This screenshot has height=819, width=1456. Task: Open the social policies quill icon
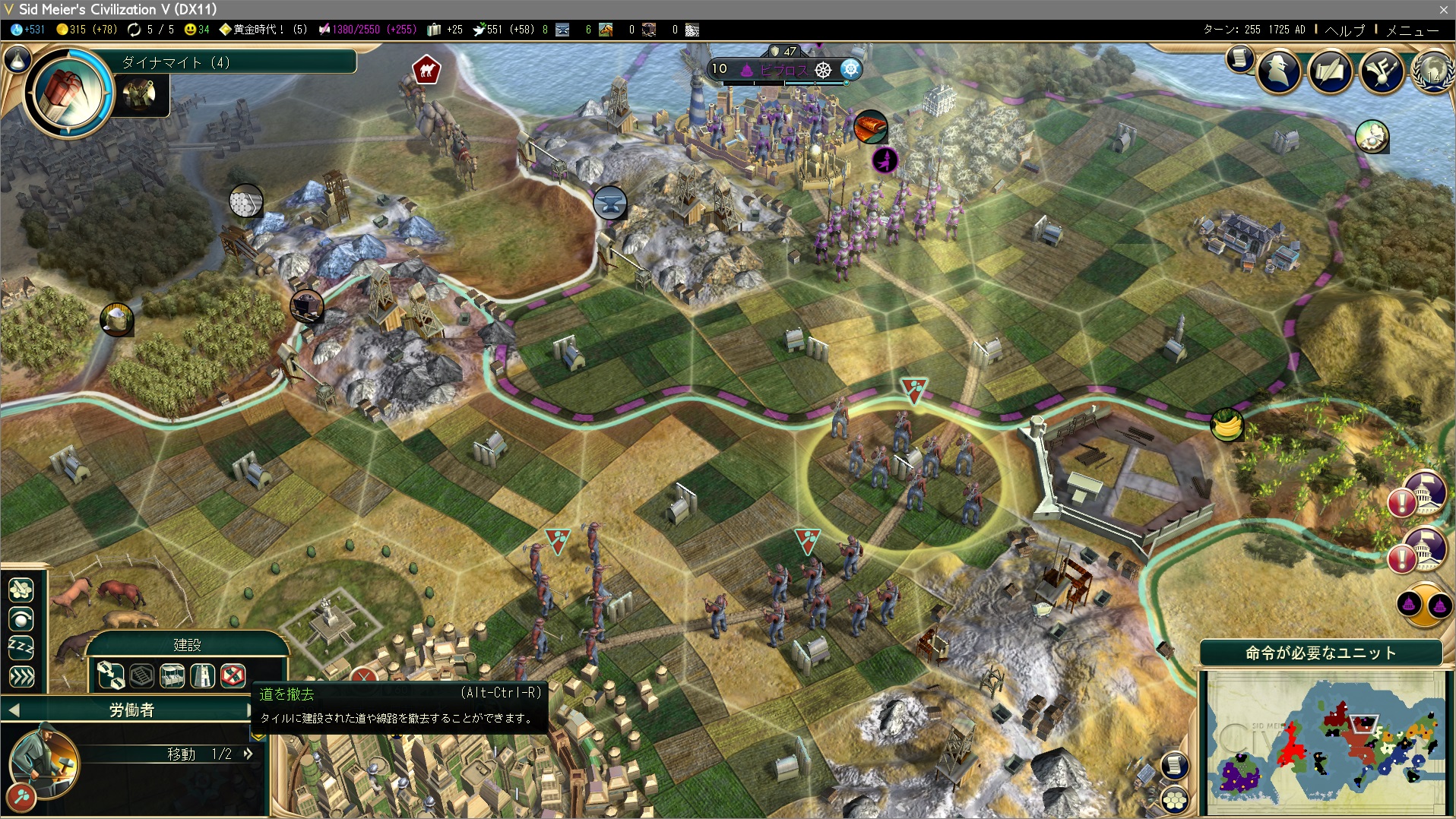pos(1330,72)
